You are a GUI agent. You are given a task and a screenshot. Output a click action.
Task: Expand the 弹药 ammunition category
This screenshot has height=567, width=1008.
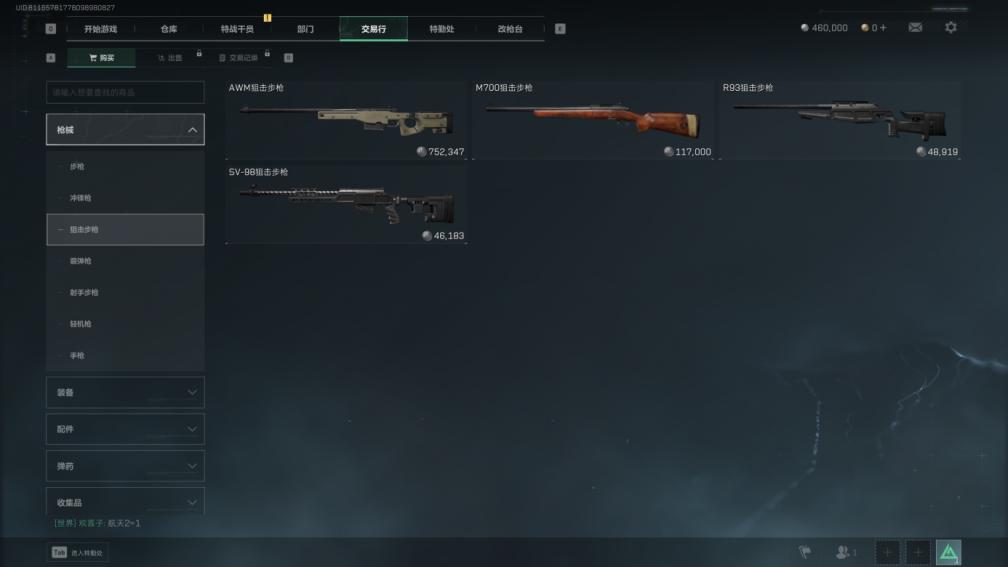(125, 466)
